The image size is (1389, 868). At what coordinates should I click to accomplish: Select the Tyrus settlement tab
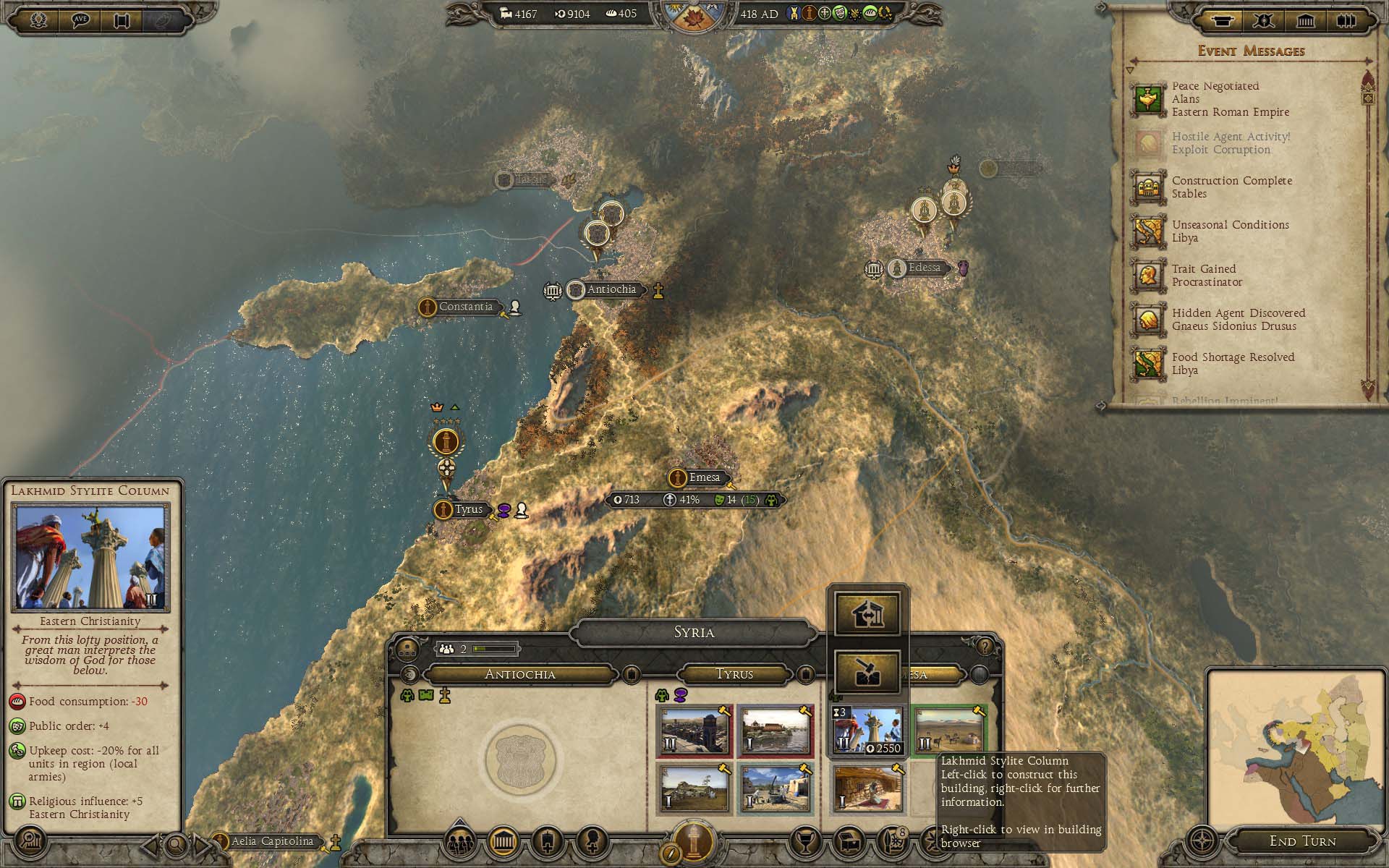coord(734,674)
